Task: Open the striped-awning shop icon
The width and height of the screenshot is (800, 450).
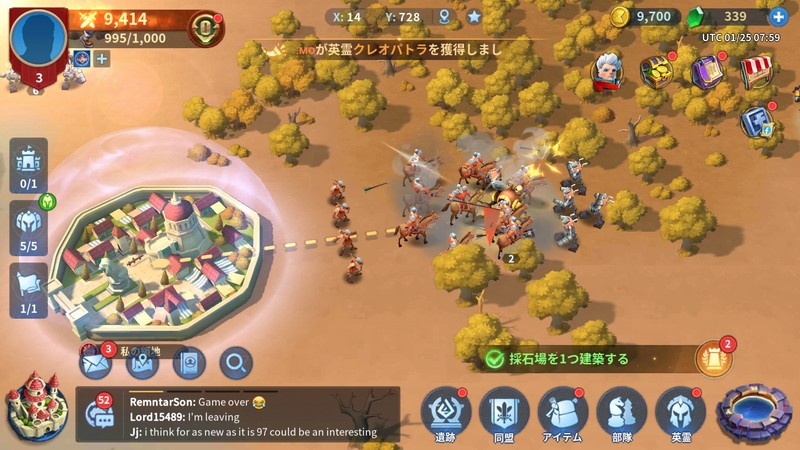Action: click(x=757, y=71)
